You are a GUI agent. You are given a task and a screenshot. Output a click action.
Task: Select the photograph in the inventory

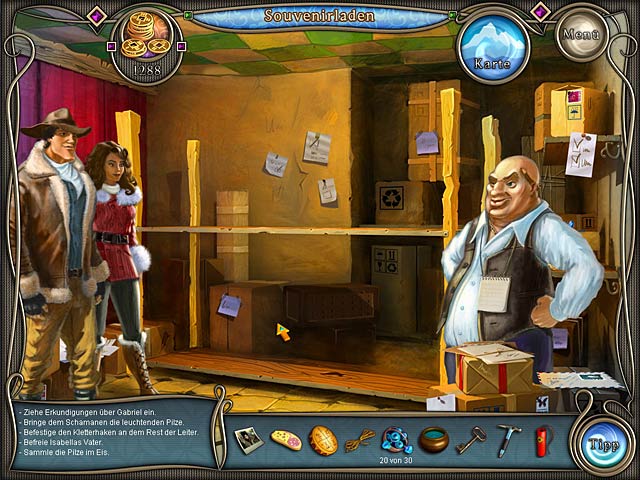(248, 438)
